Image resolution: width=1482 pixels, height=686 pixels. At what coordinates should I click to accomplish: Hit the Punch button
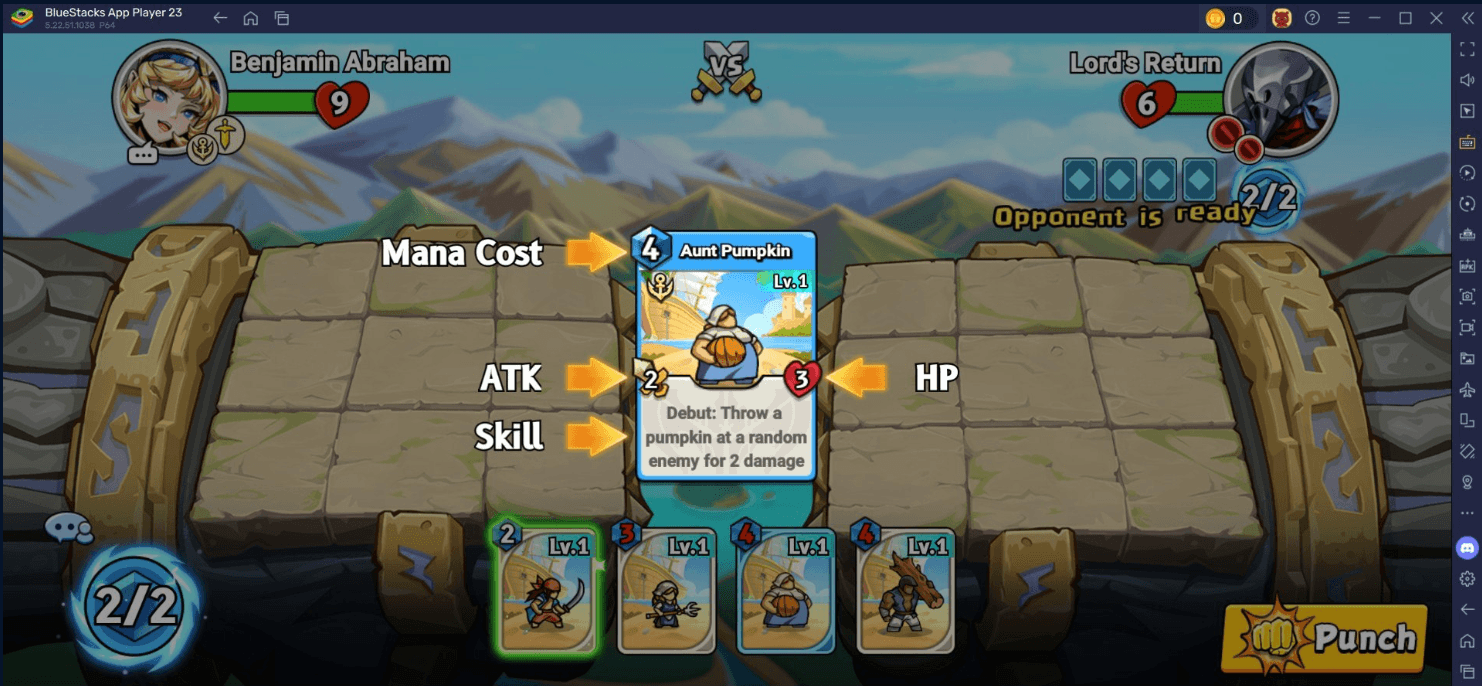point(1323,637)
